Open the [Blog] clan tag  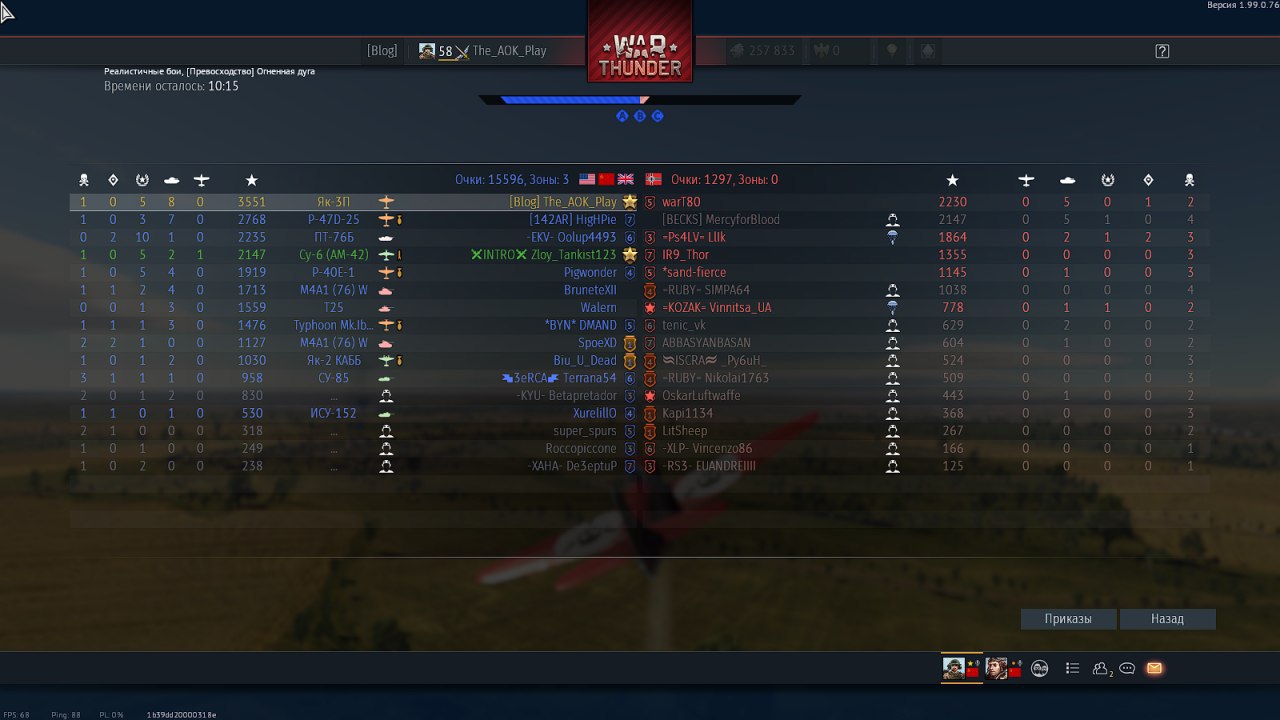[x=382, y=51]
